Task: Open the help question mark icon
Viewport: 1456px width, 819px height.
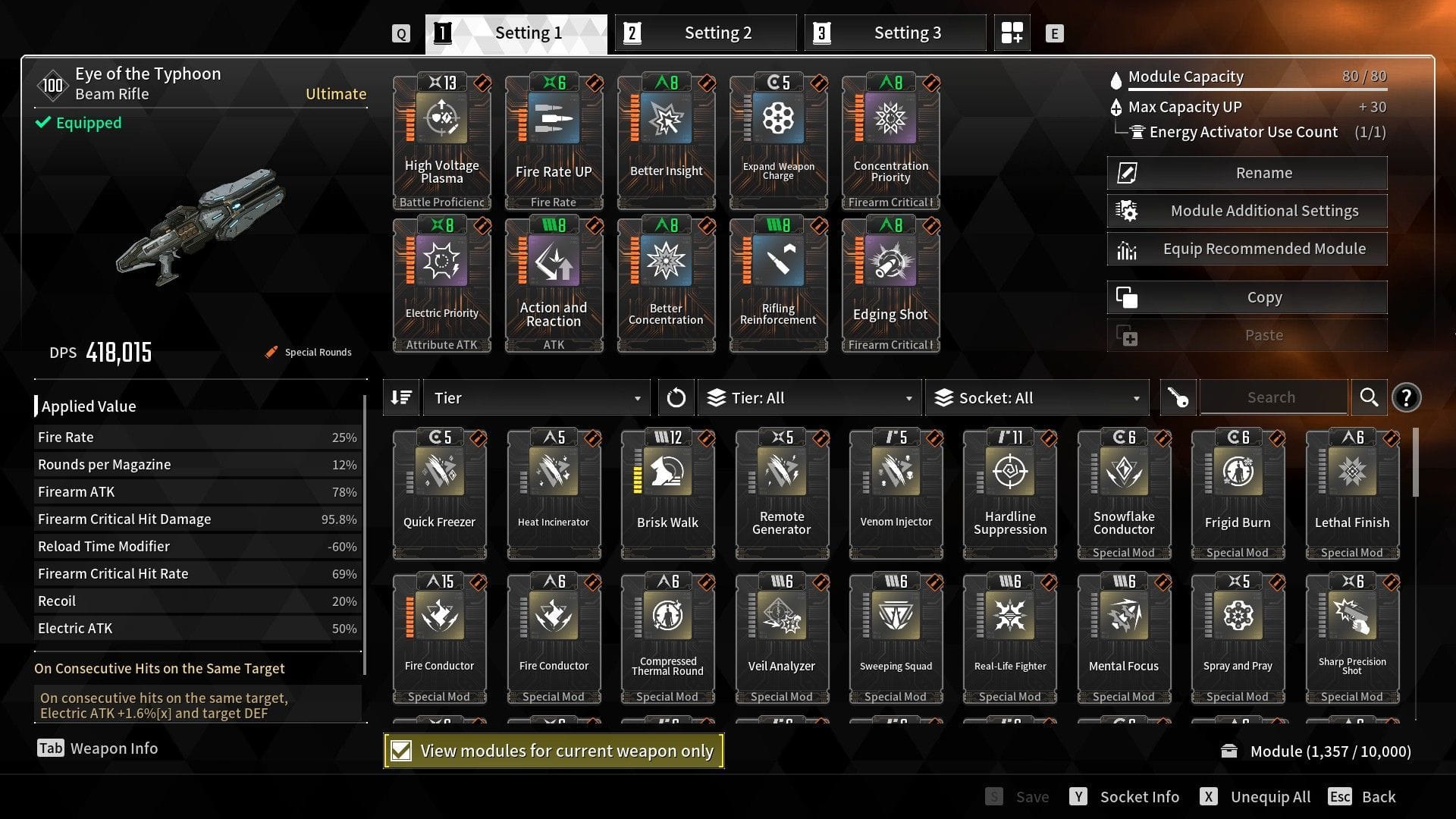Action: pos(1407,397)
